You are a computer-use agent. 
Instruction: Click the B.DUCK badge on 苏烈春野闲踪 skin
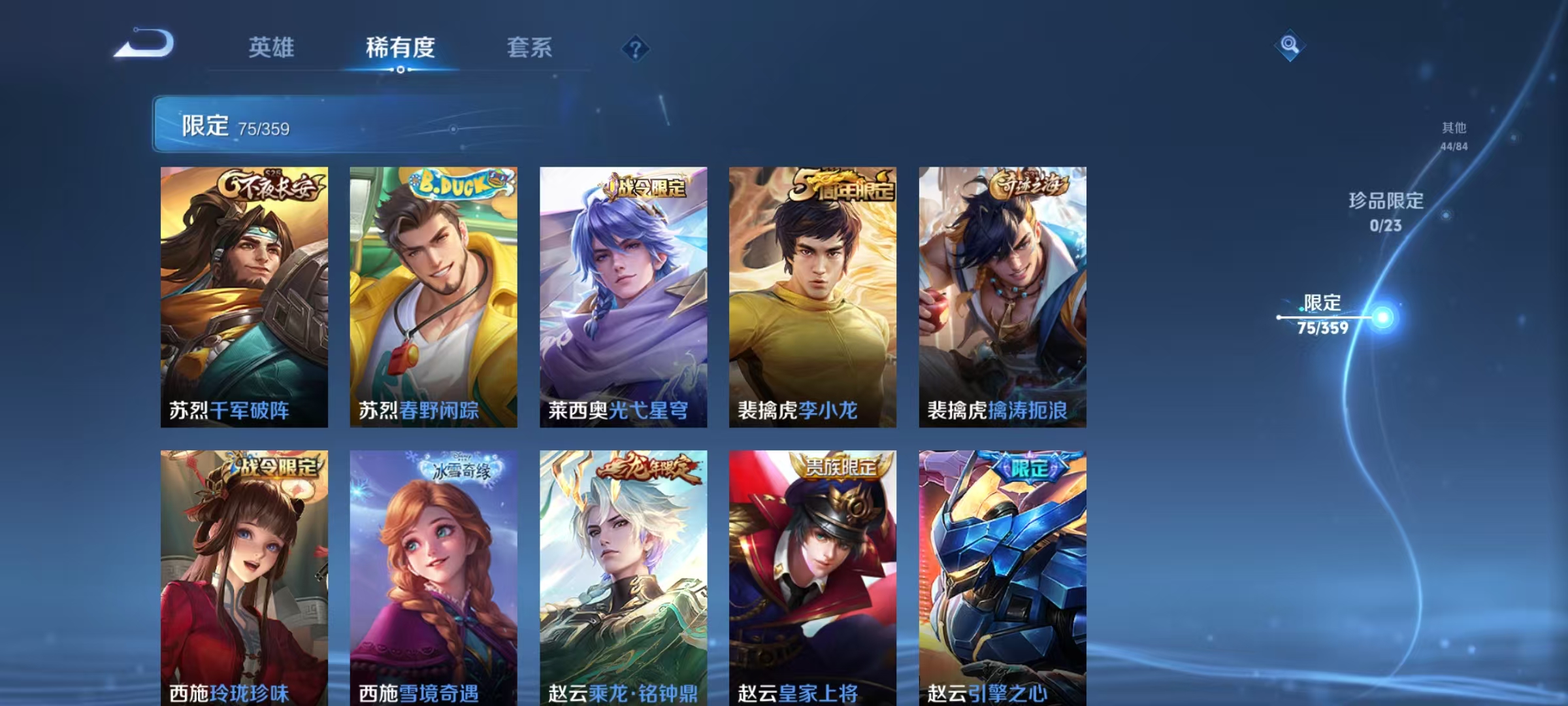pyautogui.click(x=456, y=185)
